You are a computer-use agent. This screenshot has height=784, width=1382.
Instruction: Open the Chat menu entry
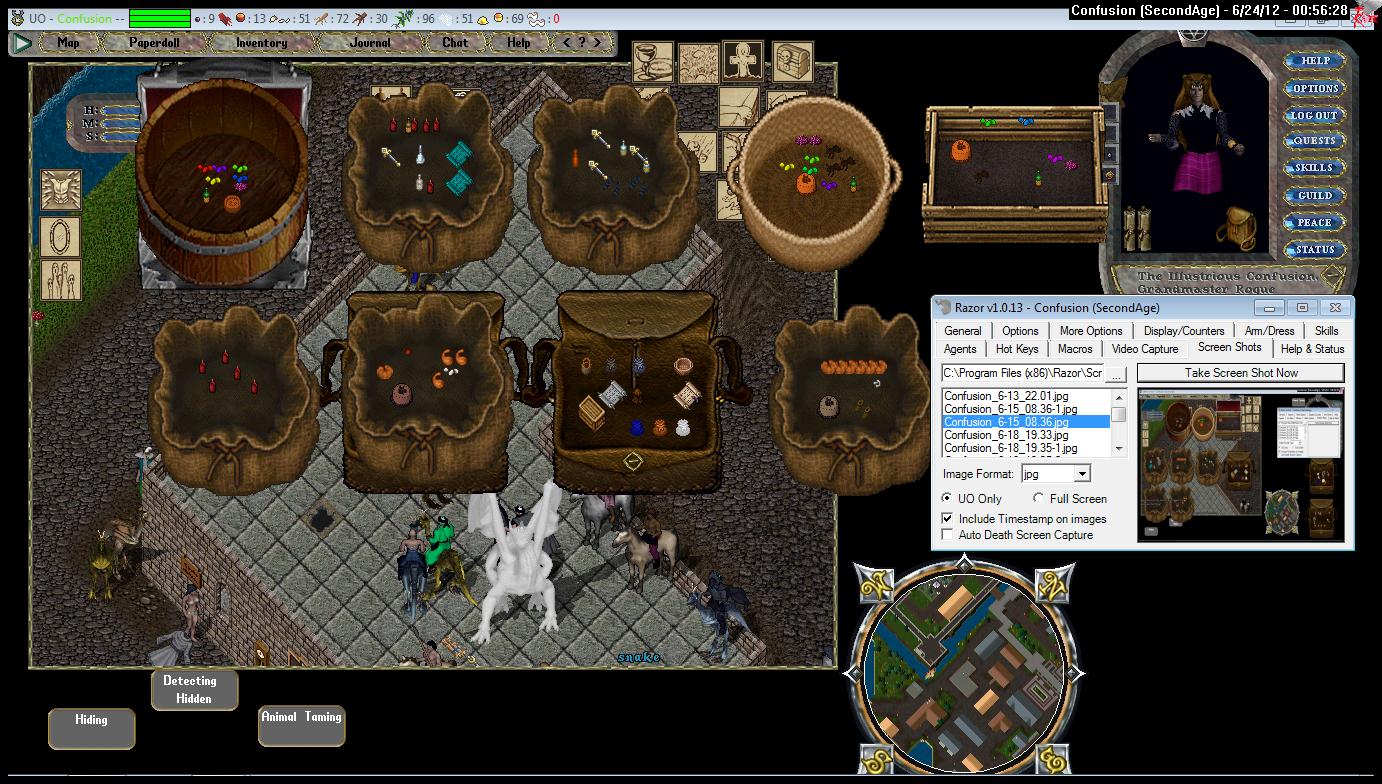coord(455,43)
